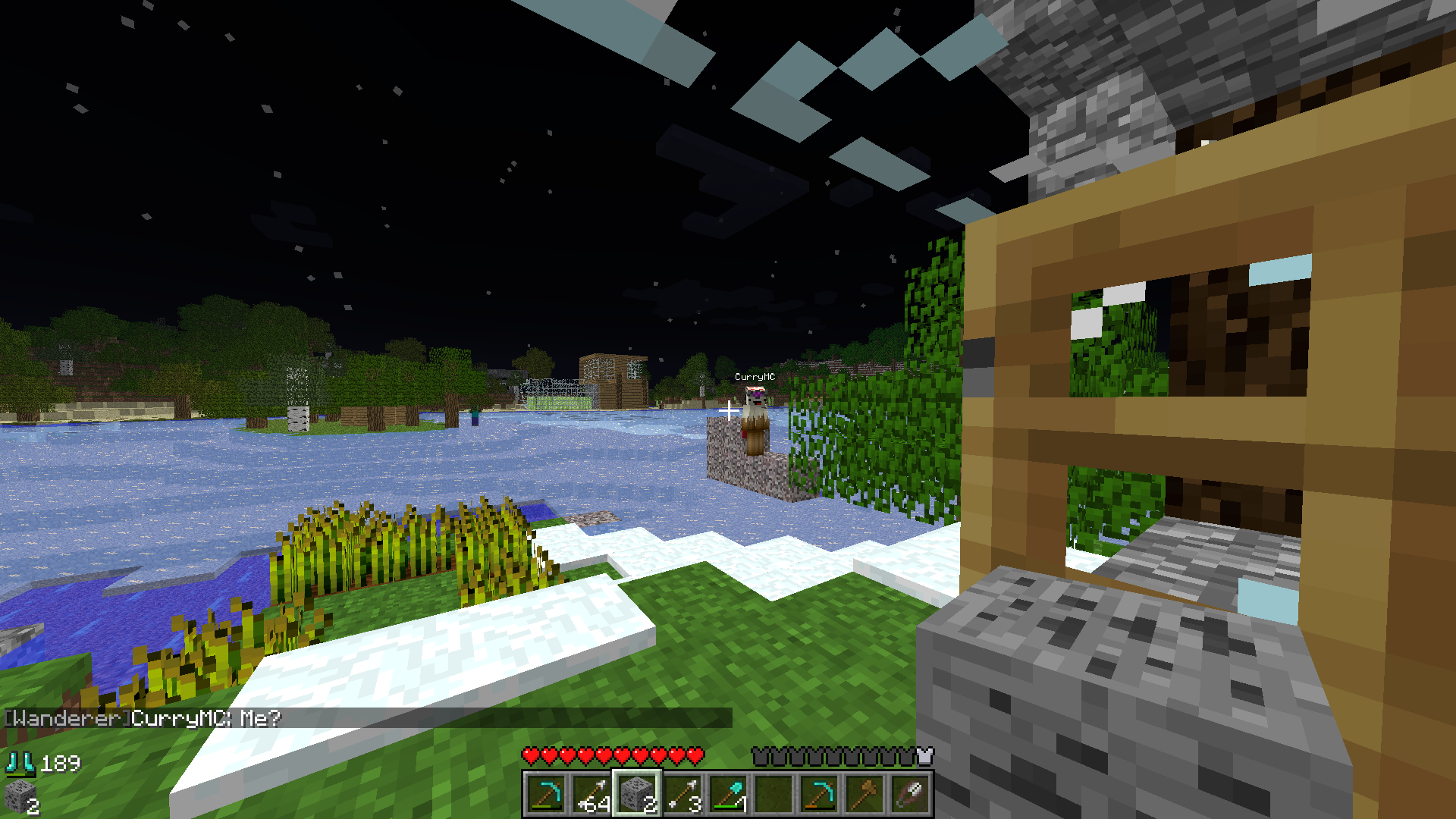The image size is (1456, 819).
Task: Select the hotbar item after the wooden shovel
Action: 910,793
